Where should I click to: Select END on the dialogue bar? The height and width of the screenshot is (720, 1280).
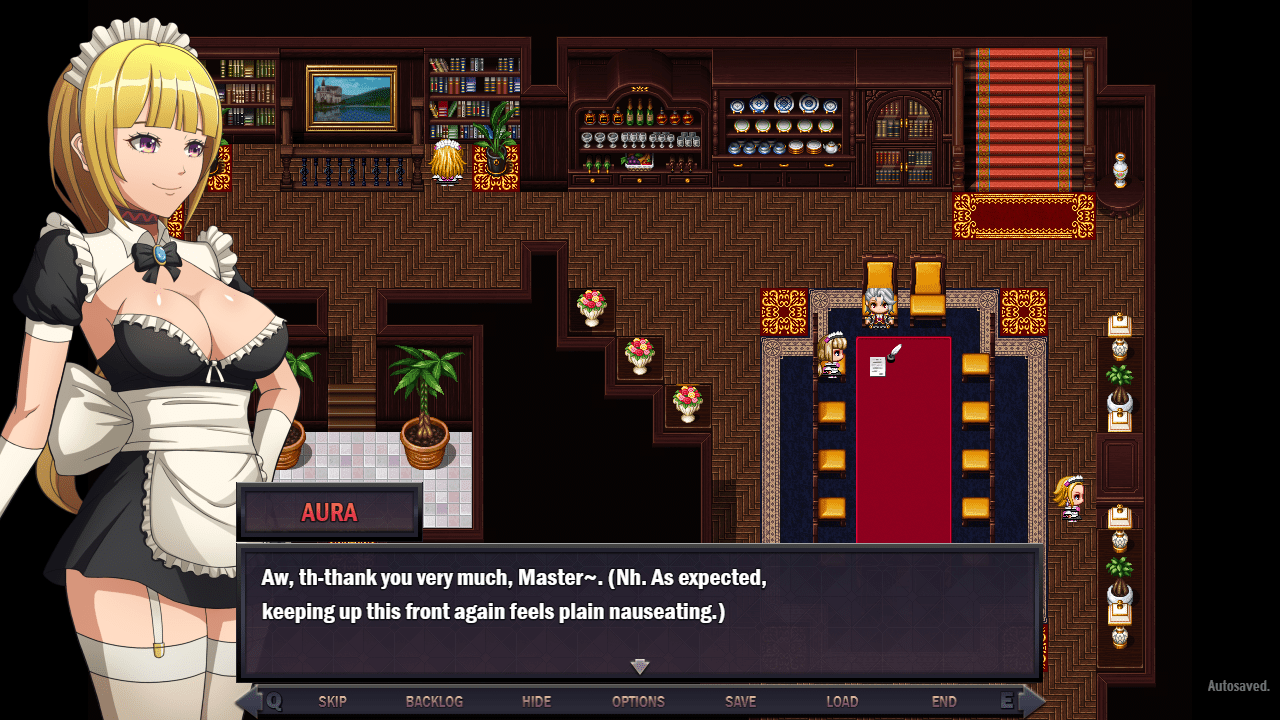point(944,701)
